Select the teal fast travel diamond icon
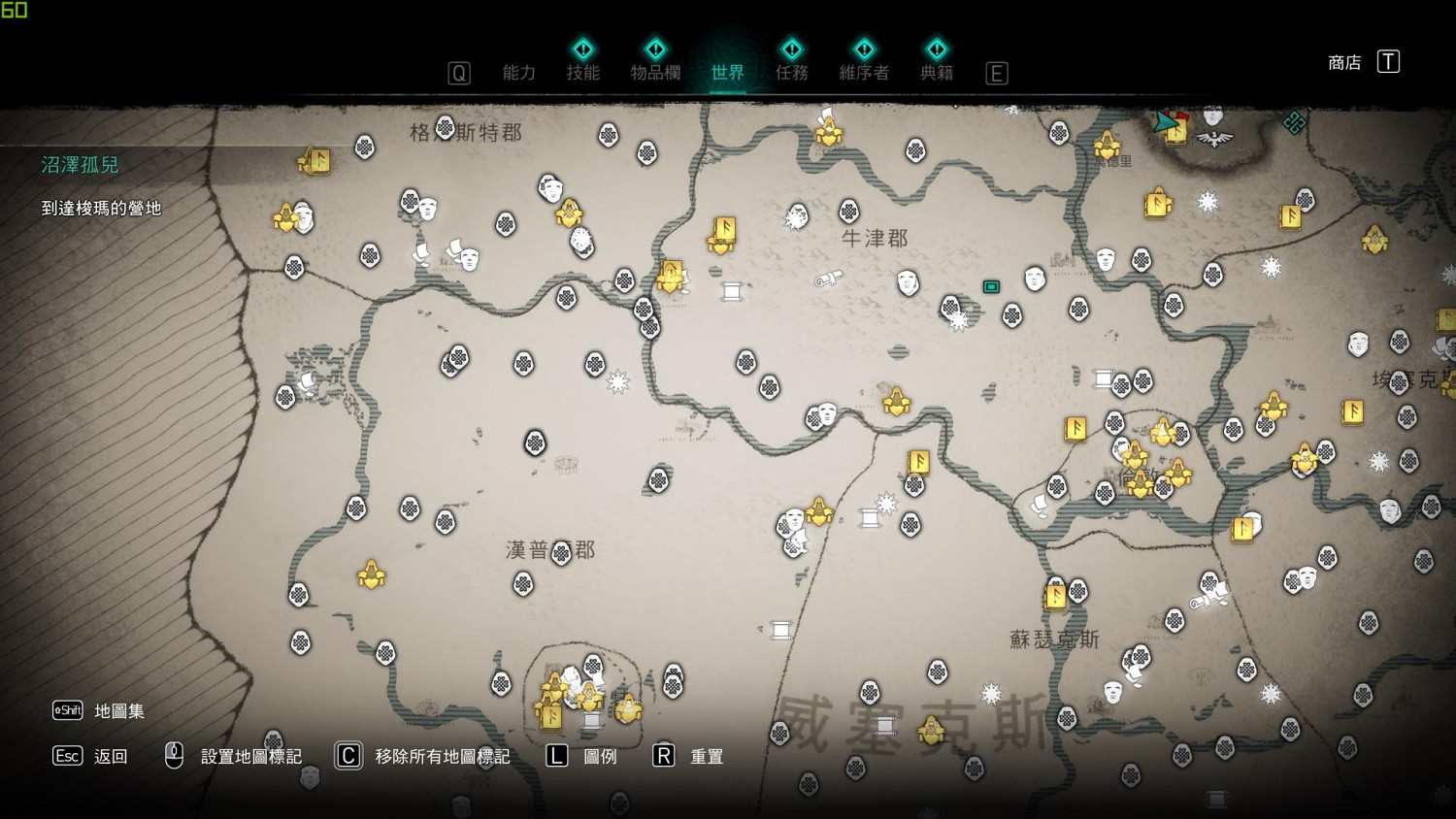Screen dimensions: 1456x819 coord(1295,121)
